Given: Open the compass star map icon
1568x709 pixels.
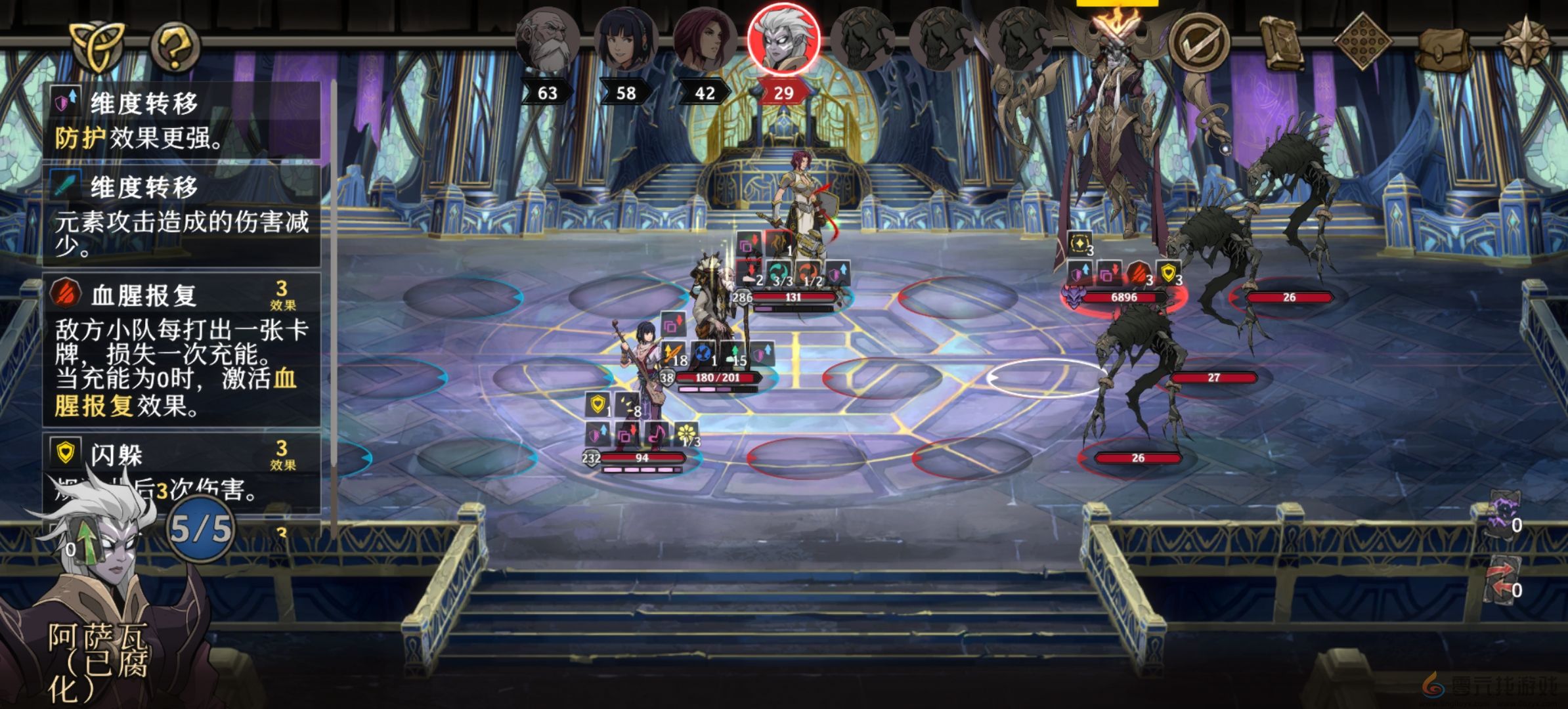Looking at the screenshot, I should 1527,42.
